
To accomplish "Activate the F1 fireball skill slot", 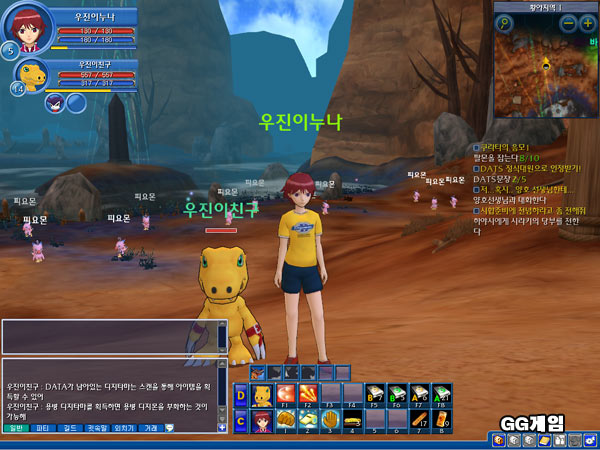I will [287, 392].
